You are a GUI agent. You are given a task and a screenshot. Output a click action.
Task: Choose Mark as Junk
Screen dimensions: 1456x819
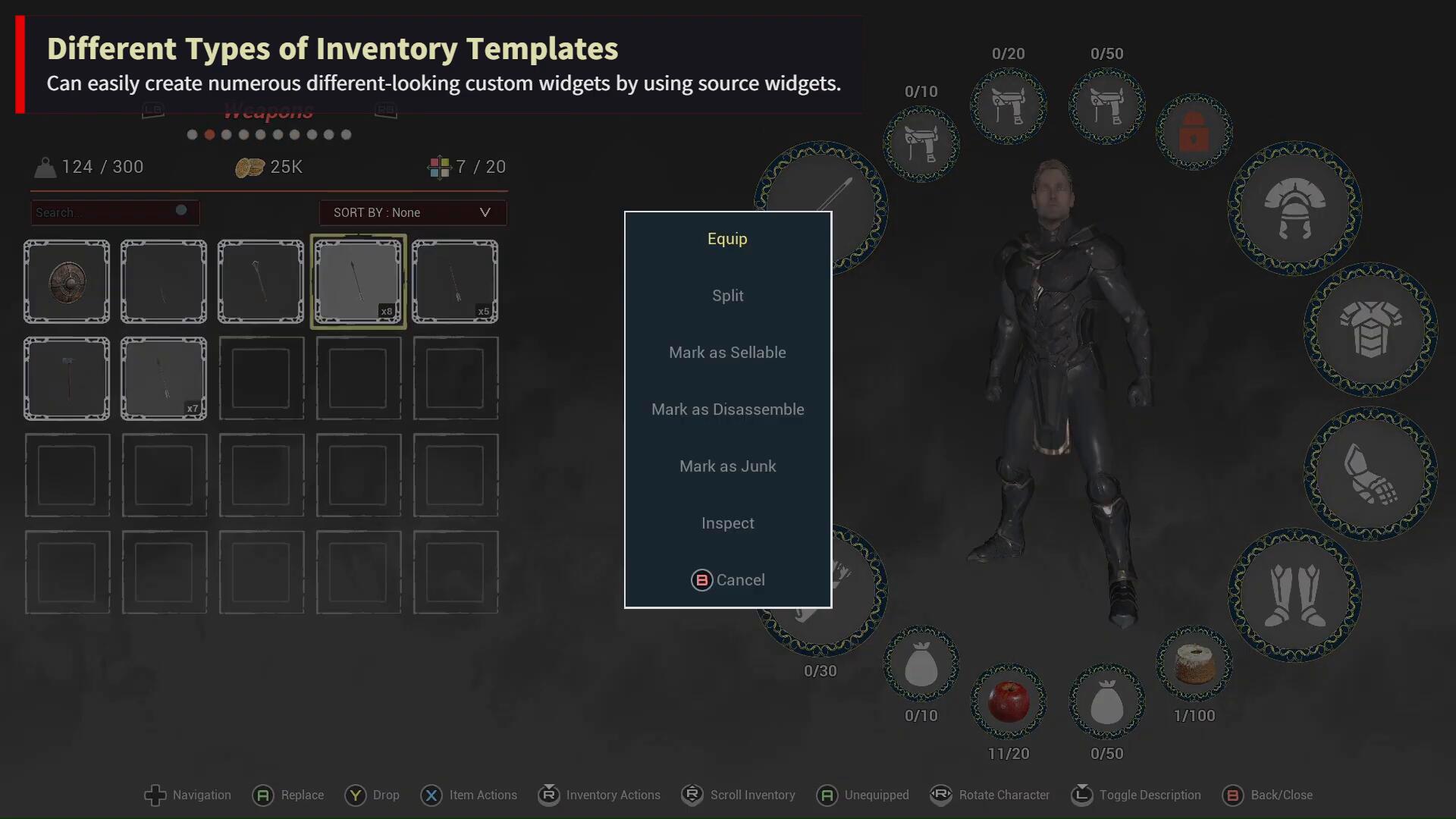point(727,466)
